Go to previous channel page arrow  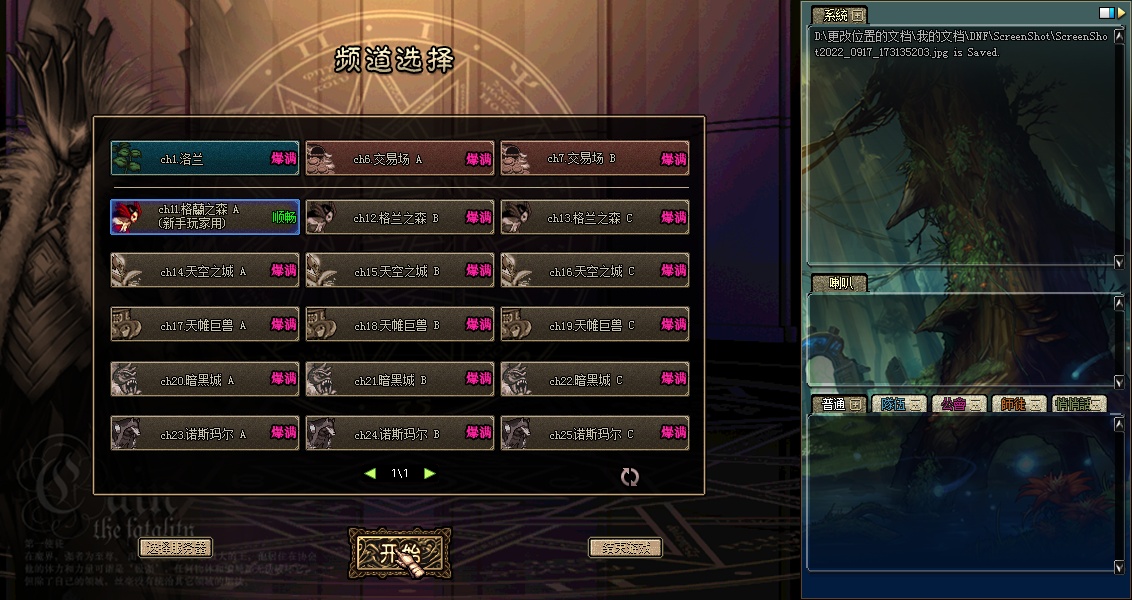(x=370, y=473)
